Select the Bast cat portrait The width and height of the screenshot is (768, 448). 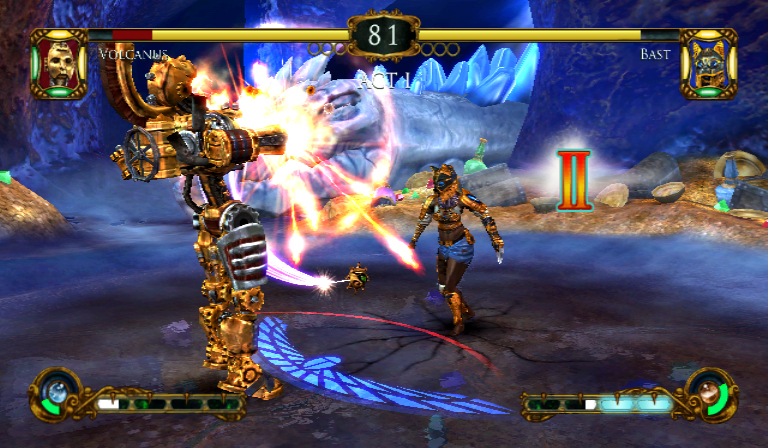point(708,63)
